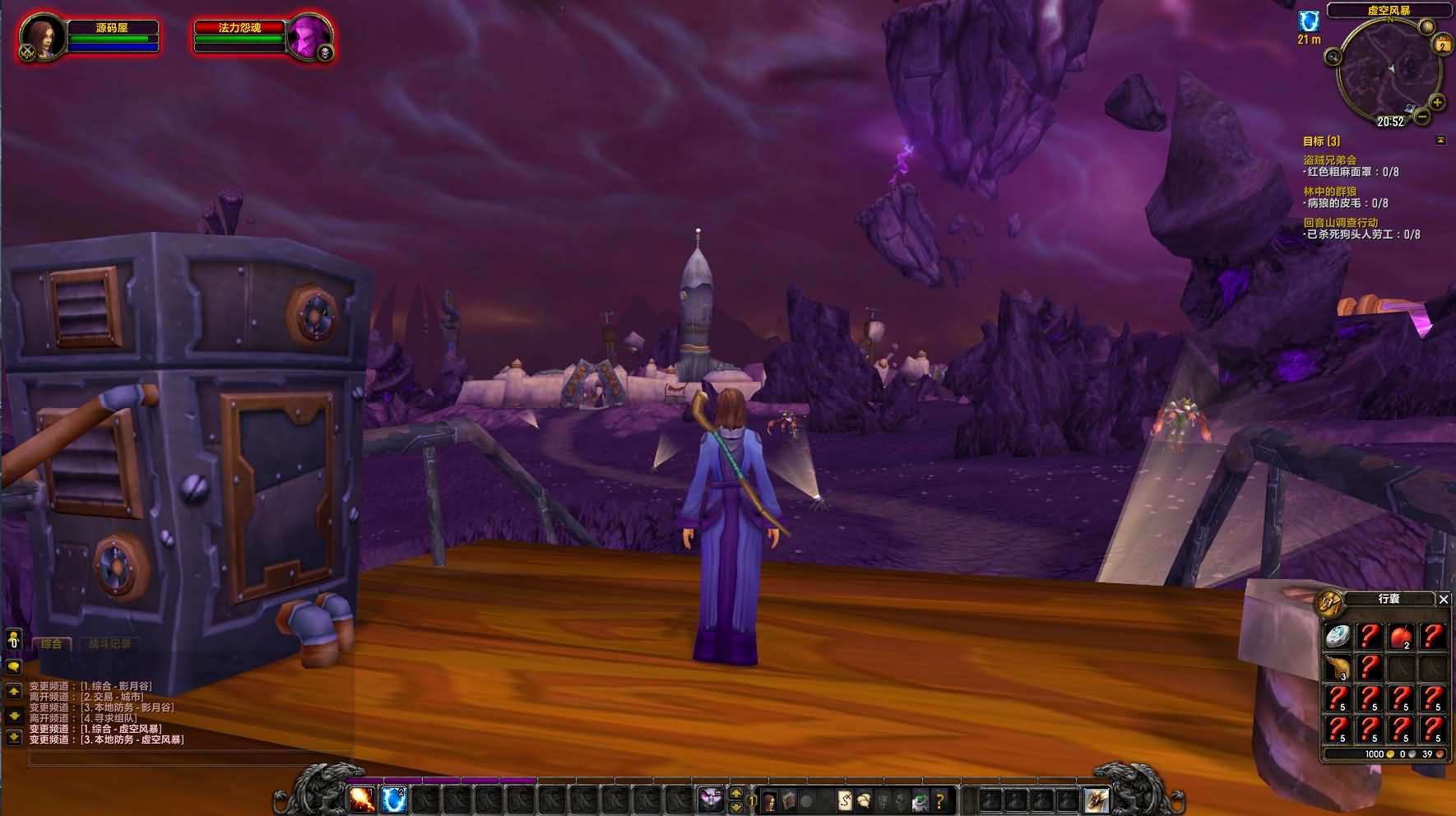Cast the fireball spell on the action bar
The image size is (1456, 816).
[362, 799]
